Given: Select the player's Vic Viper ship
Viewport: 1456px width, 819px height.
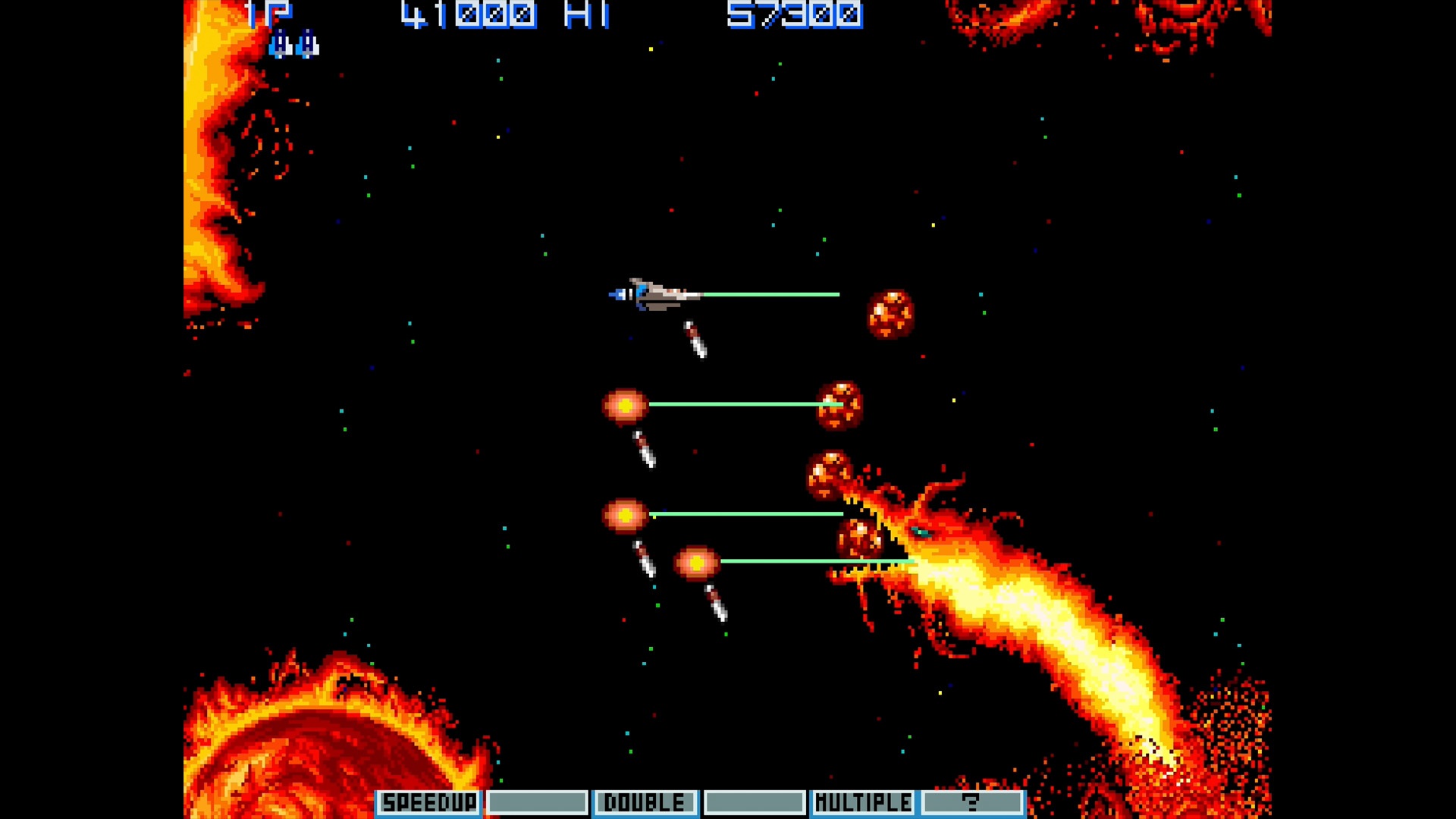Looking at the screenshot, I should [656, 296].
